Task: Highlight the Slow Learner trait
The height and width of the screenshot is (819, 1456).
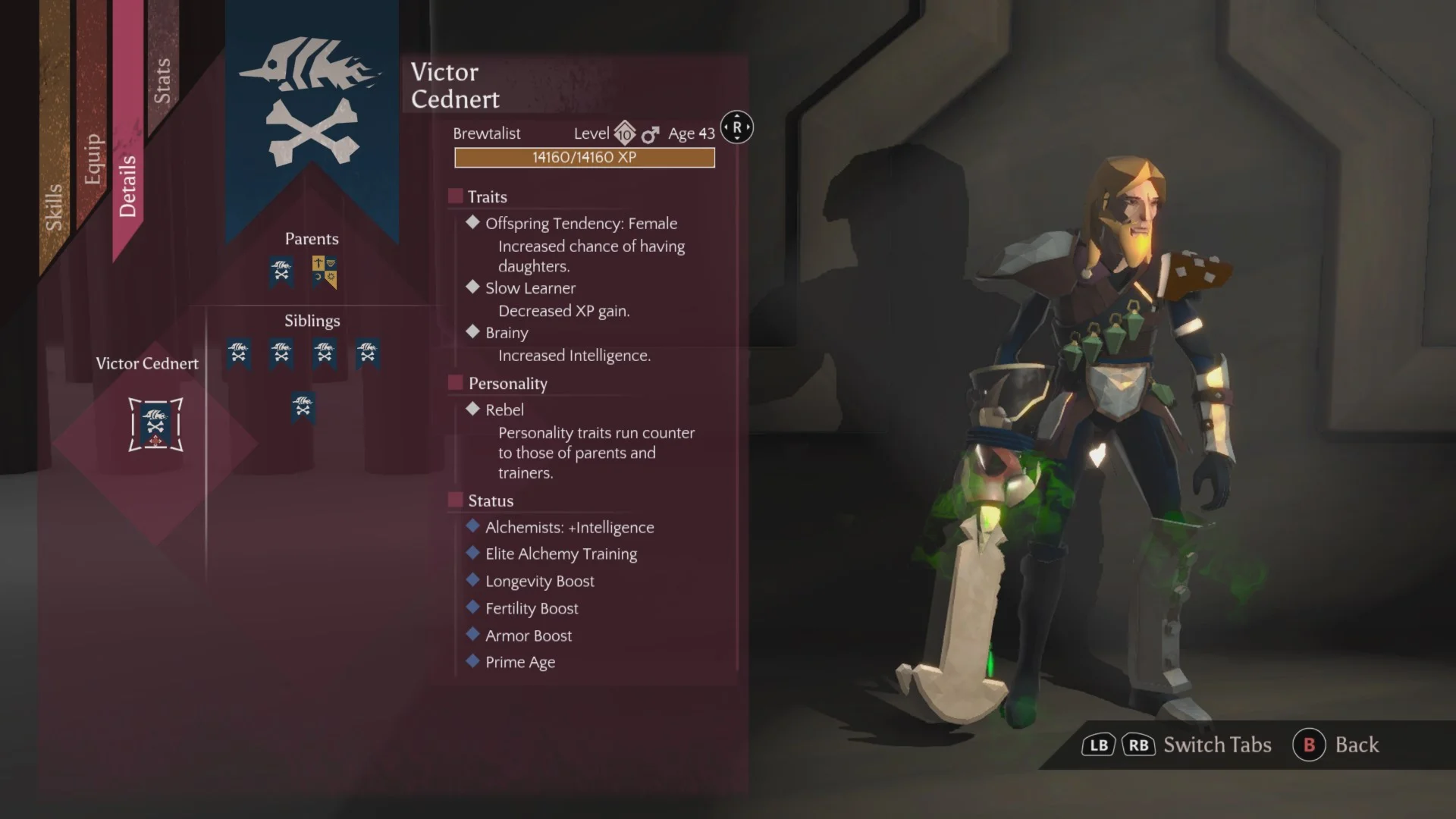Action: tap(530, 288)
